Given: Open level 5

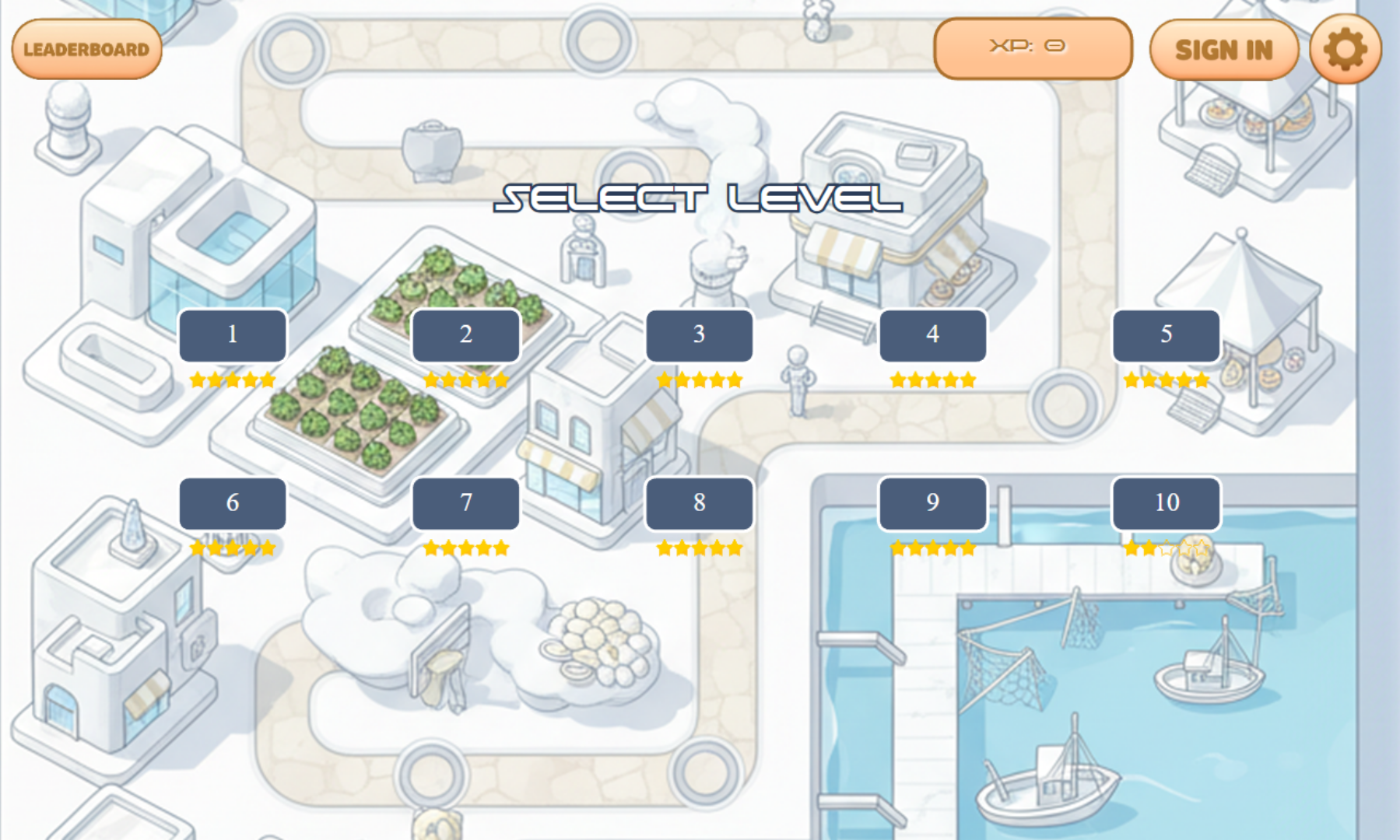Looking at the screenshot, I should 1165,335.
